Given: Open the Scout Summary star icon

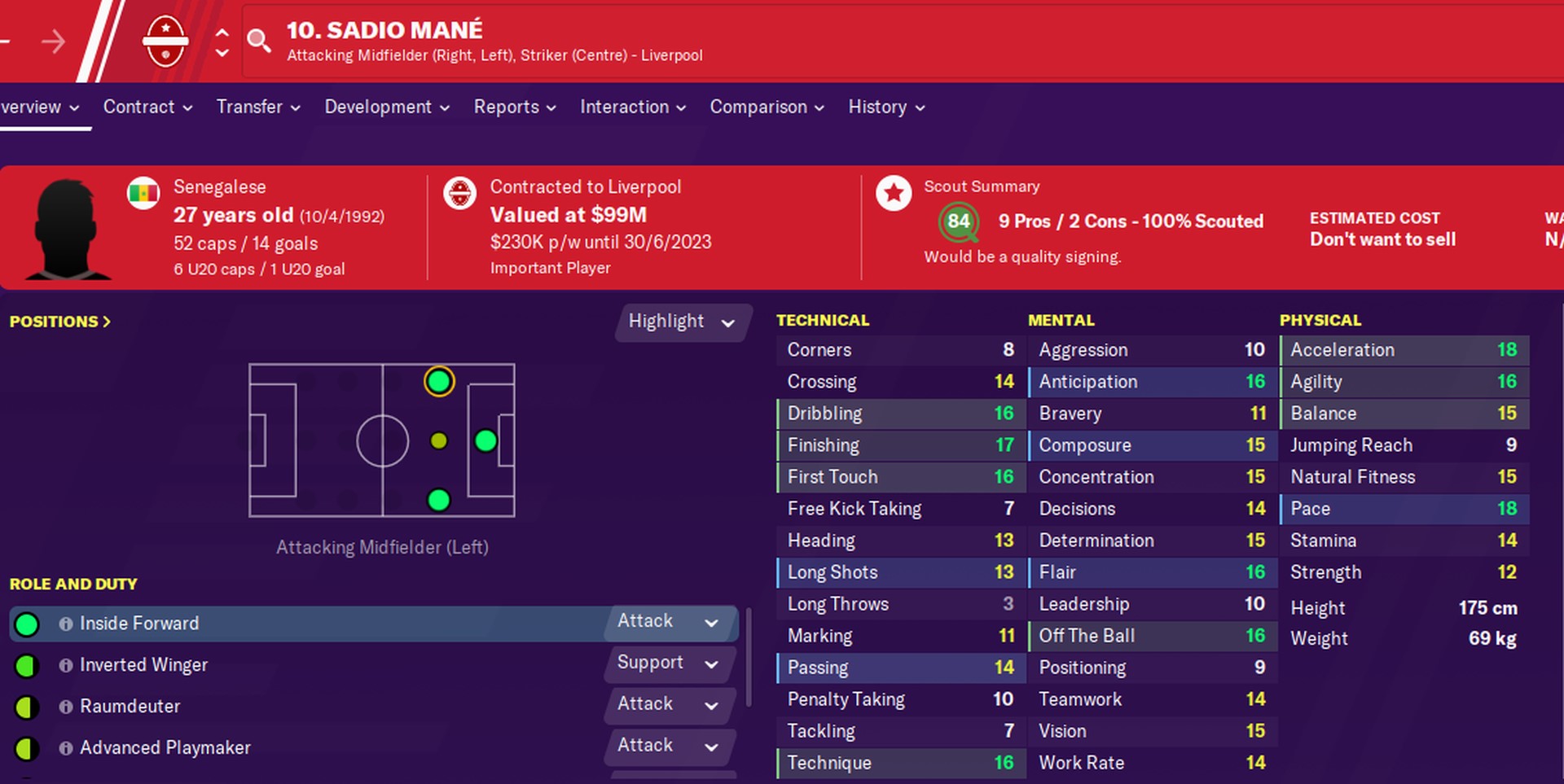Looking at the screenshot, I should point(894,194).
